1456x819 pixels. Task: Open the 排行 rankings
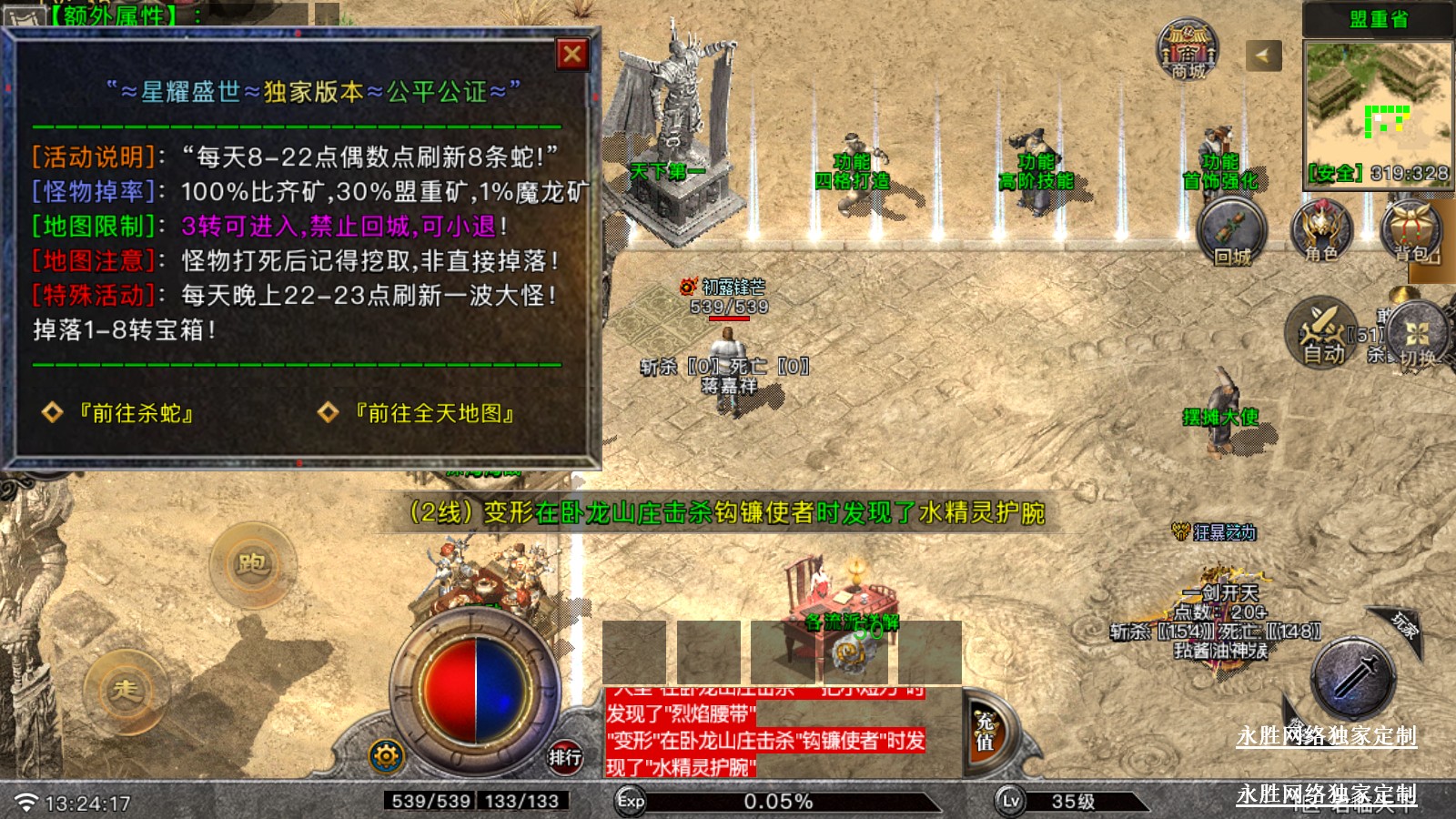(564, 756)
